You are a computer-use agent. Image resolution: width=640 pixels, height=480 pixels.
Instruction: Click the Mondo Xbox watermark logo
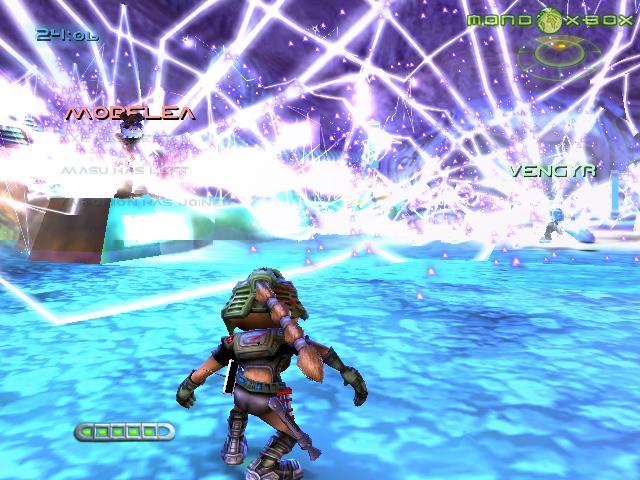click(x=549, y=18)
